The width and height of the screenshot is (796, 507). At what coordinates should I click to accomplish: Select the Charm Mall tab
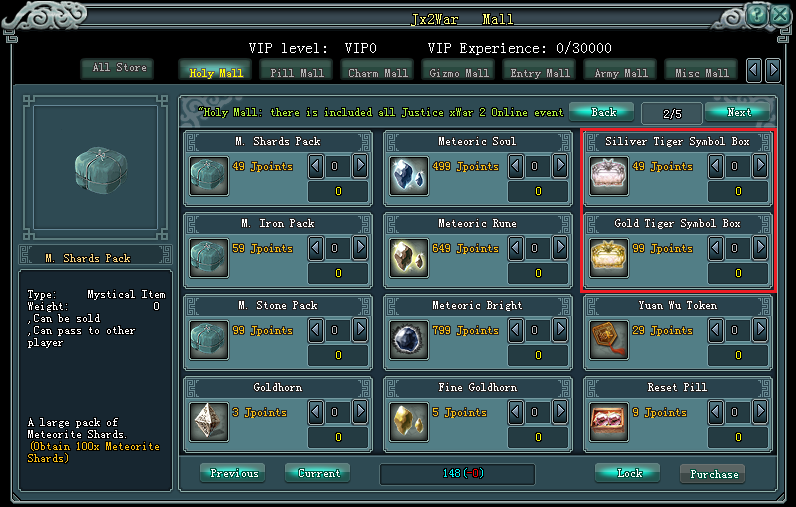(x=377, y=72)
